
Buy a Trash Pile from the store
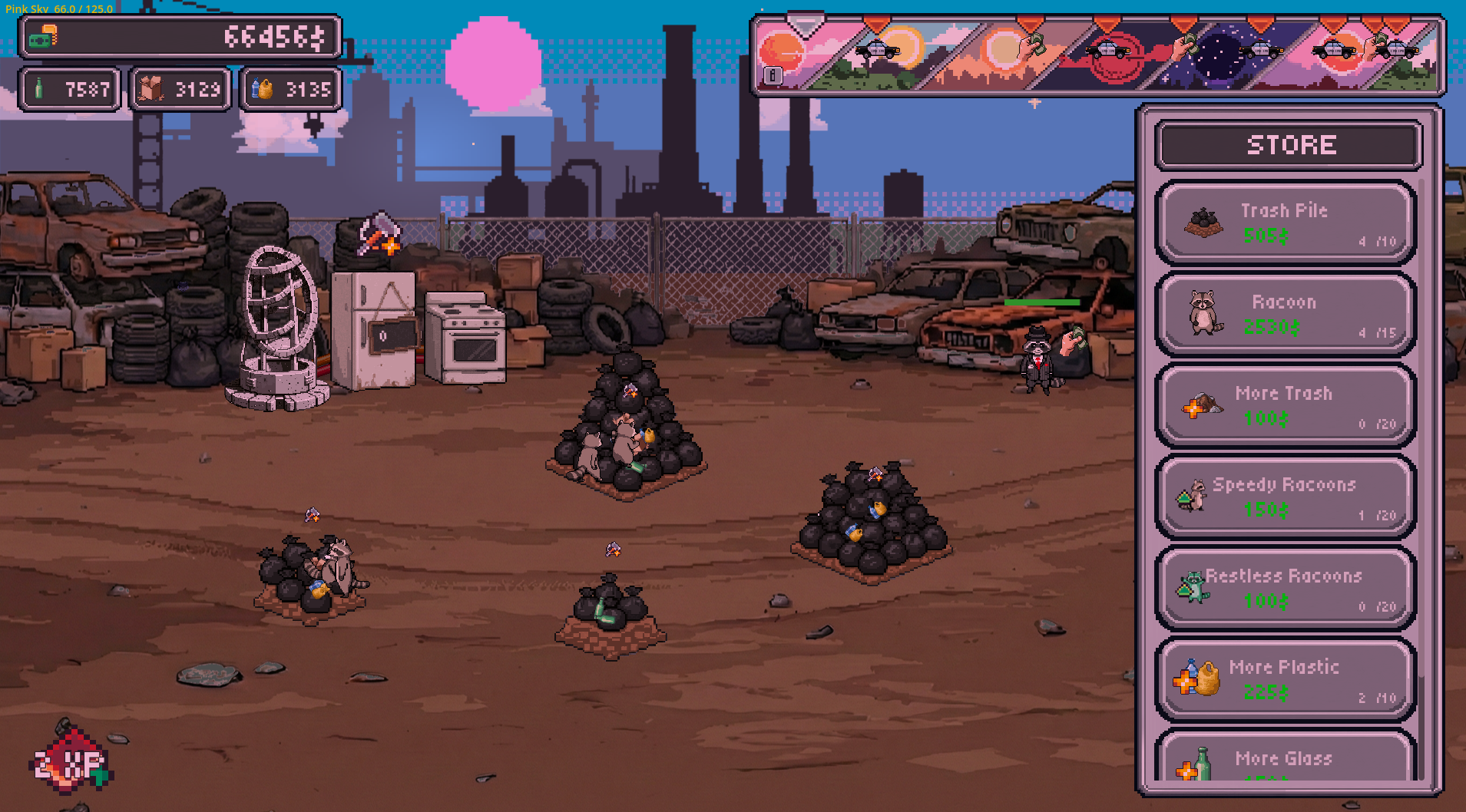click(1285, 223)
